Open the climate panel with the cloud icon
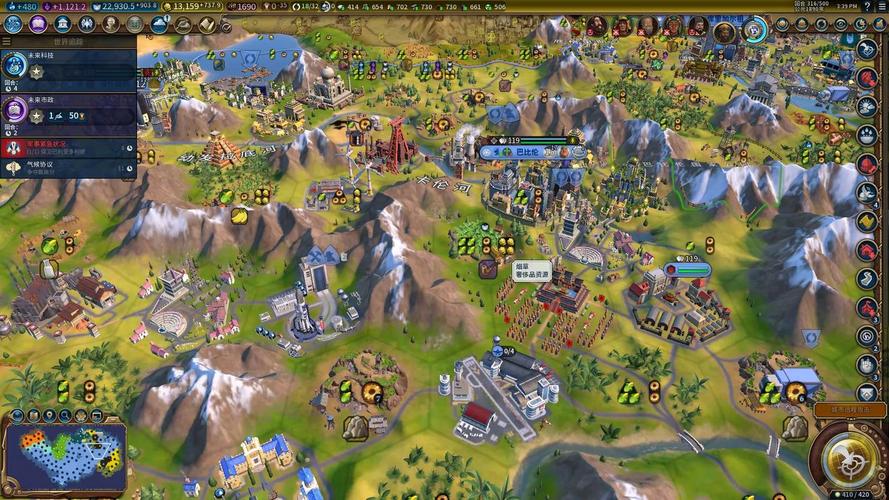 159,24
